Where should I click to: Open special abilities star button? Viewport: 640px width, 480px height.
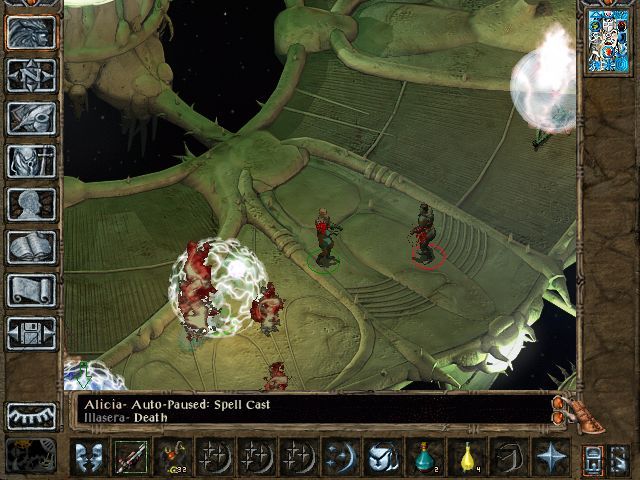pyautogui.click(x=550, y=458)
